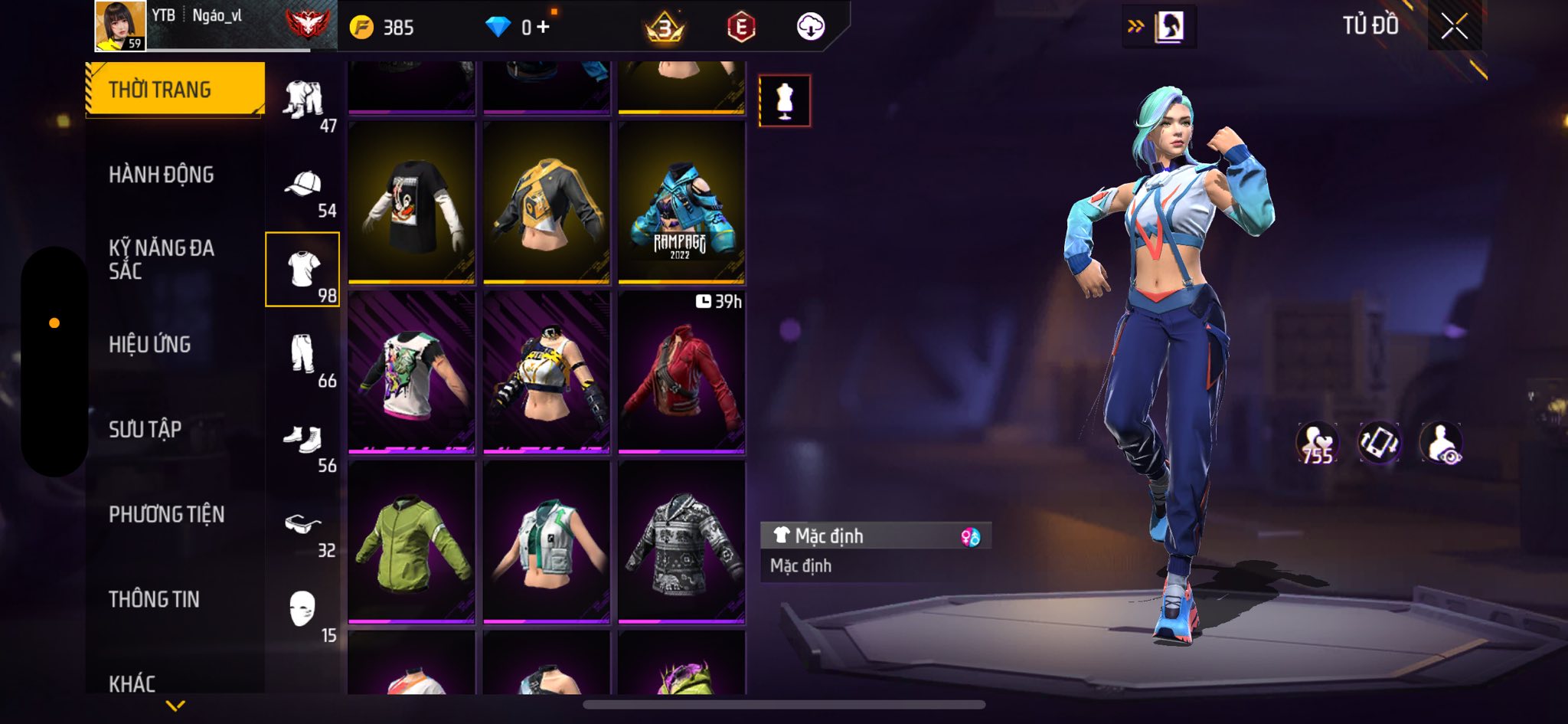Switch to the Hành Động menu

[162, 175]
